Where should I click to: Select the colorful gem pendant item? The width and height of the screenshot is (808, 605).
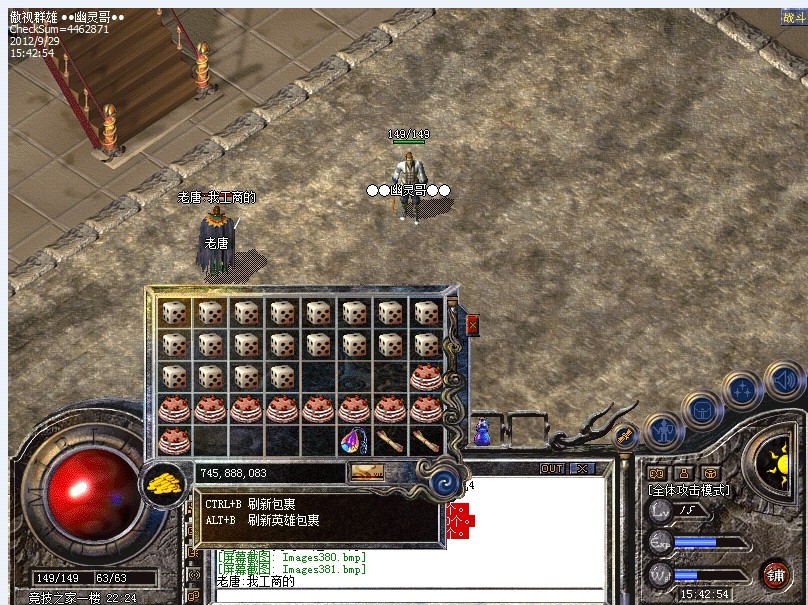[x=355, y=440]
